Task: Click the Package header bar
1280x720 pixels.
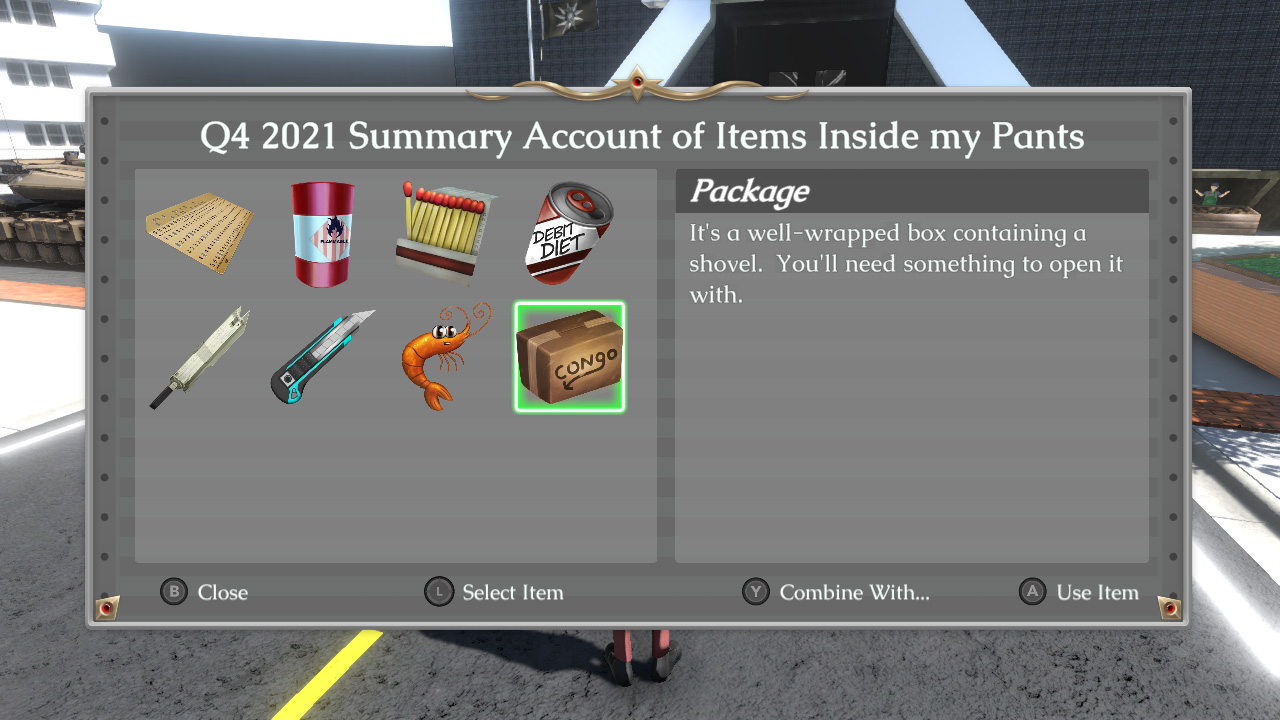Action: [911, 191]
